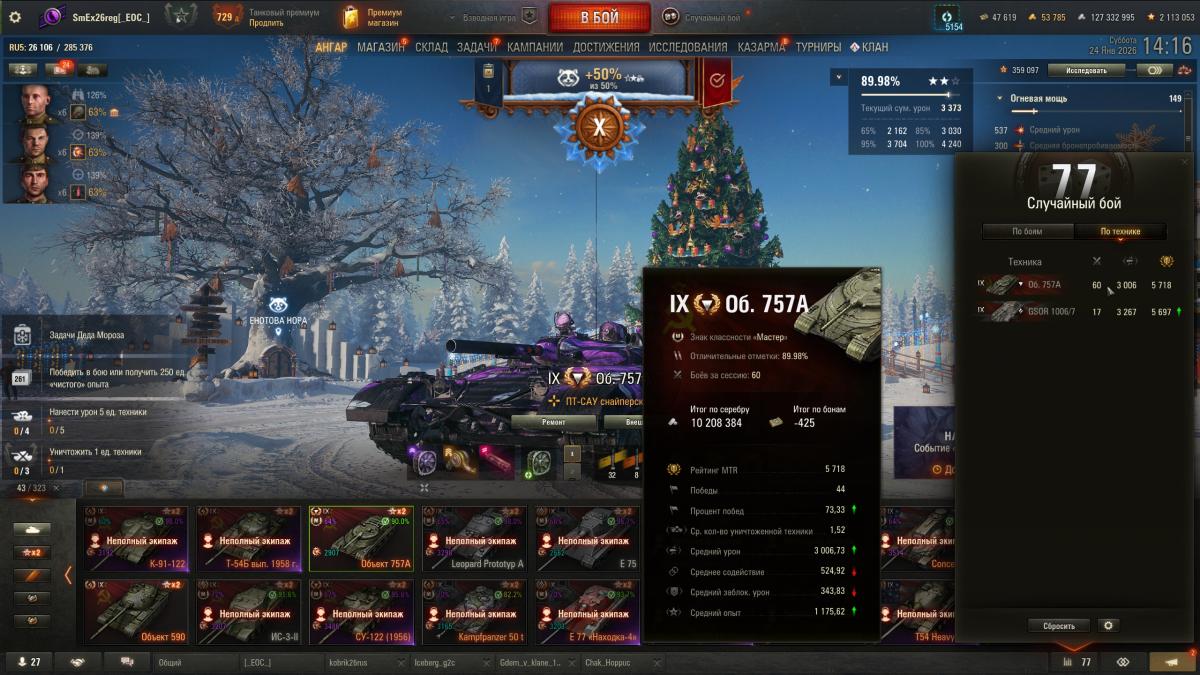1200x675 pixels.
Task: Open the settings gear in top-left corner
Action: tap(15, 17)
